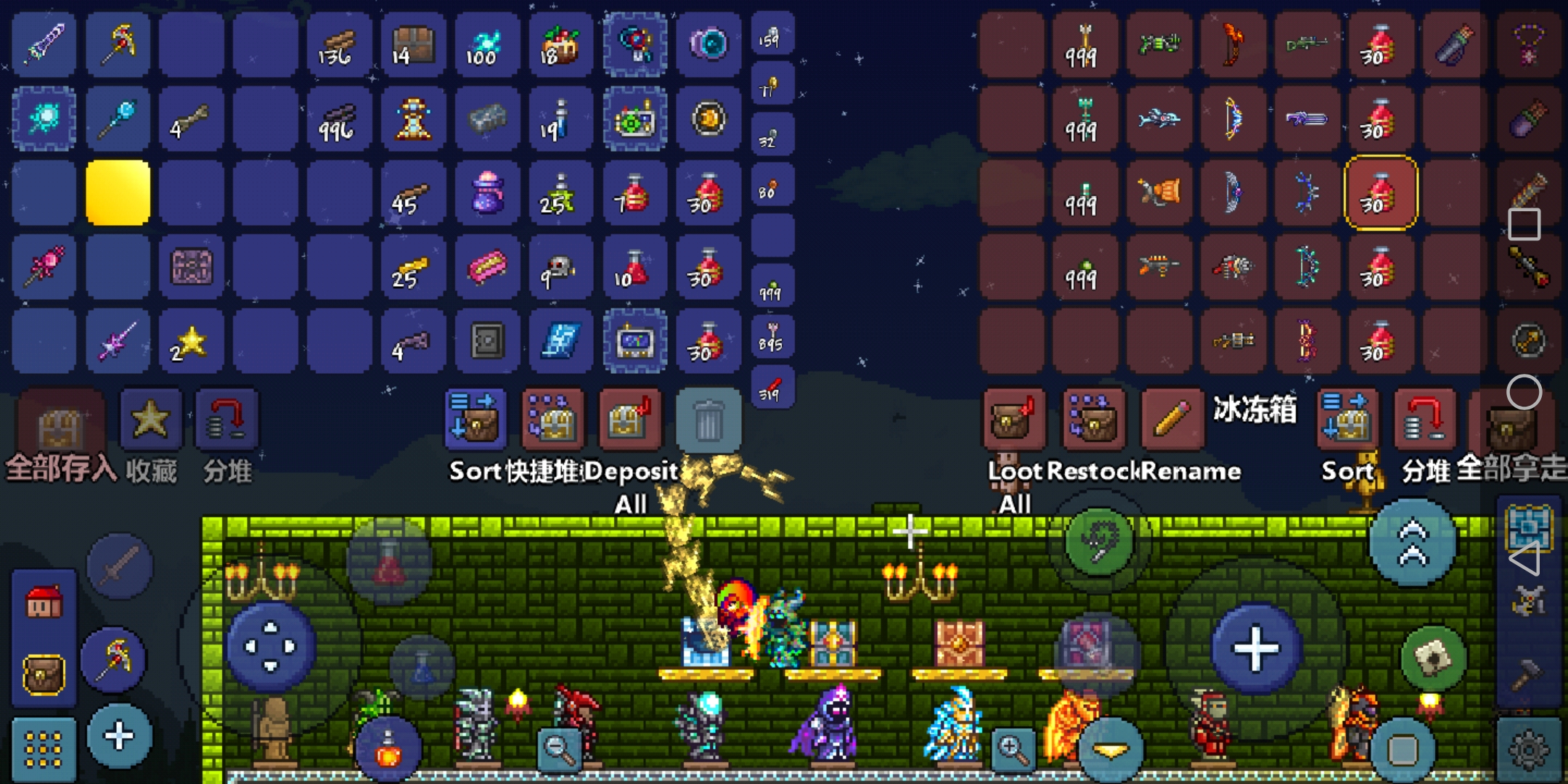Restock items from the chest
The height and width of the screenshot is (784, 1568).
click(1092, 419)
